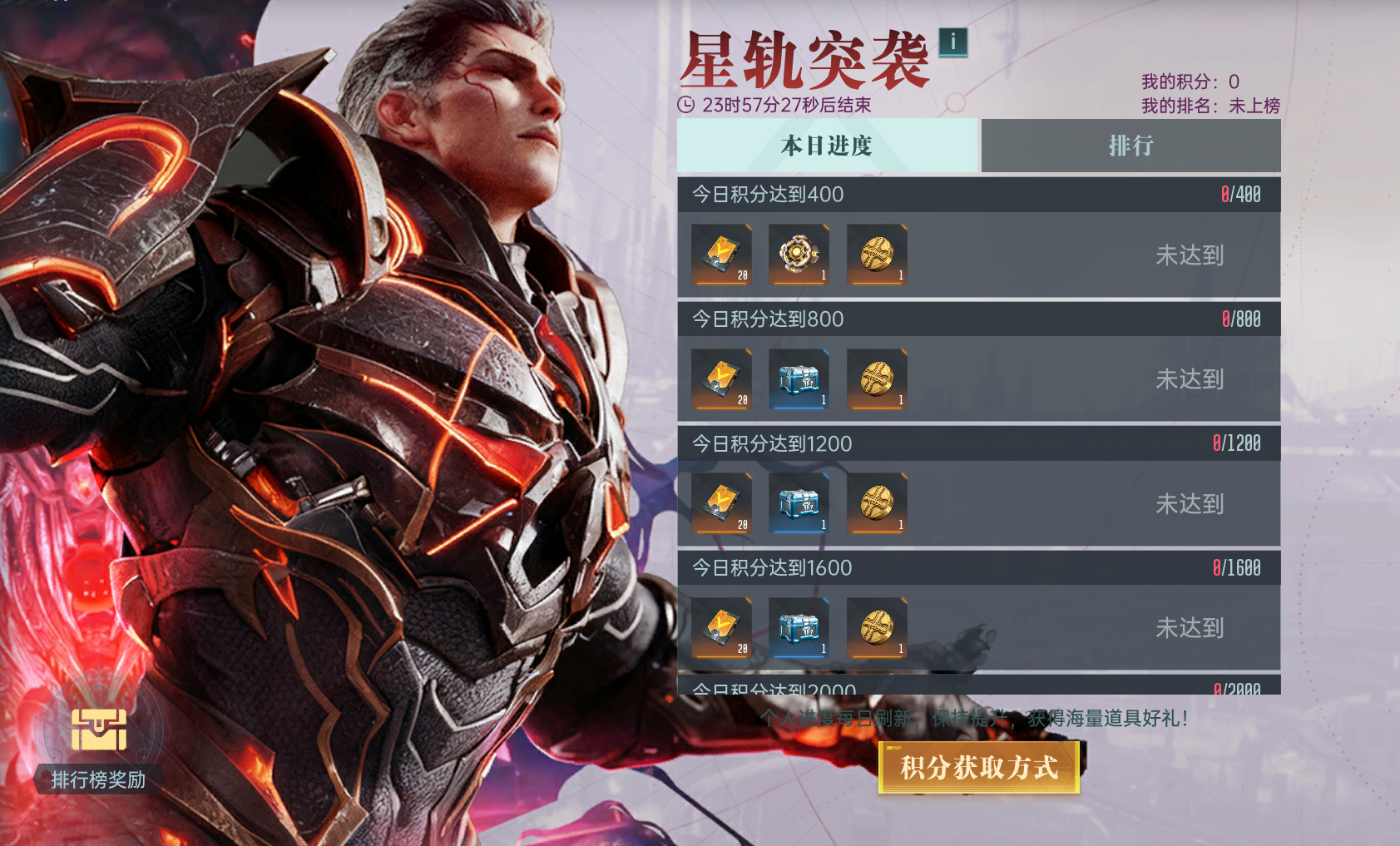Select the golden gear reward in the 400 tier
Image resolution: width=1400 pixels, height=846 pixels.
click(799, 255)
